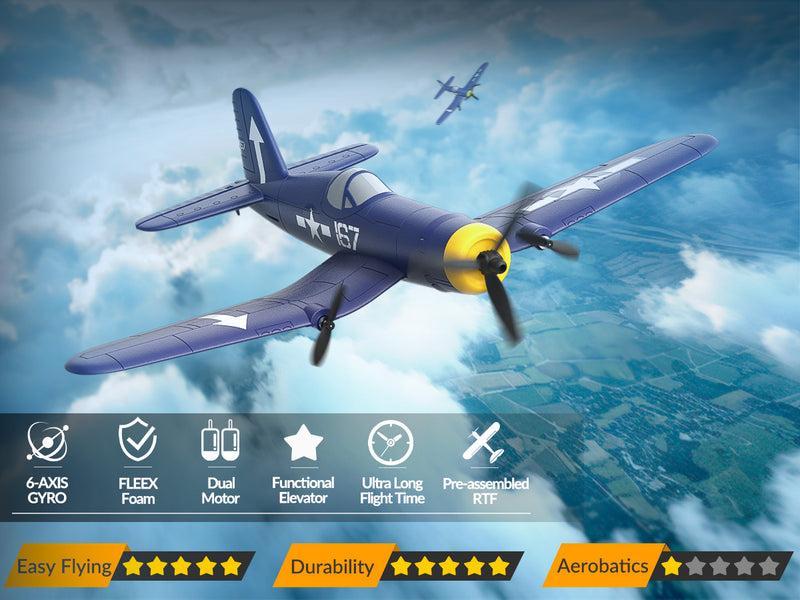Click the FLEEX Foam shield icon
The width and height of the screenshot is (800, 600).
137,440
